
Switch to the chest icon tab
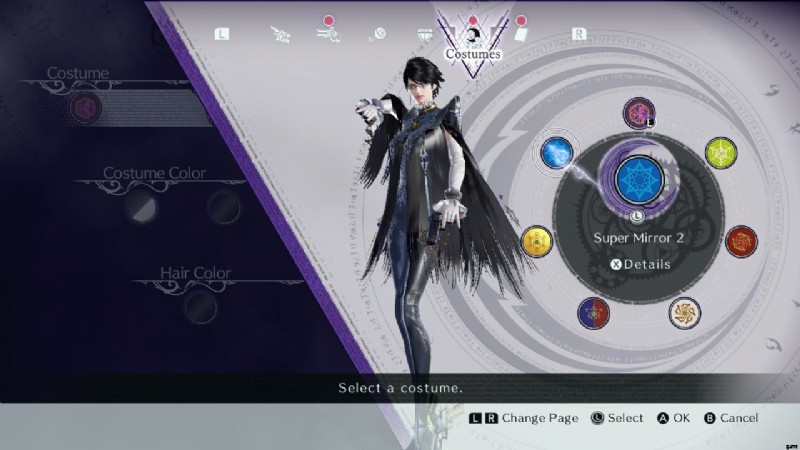pos(424,33)
